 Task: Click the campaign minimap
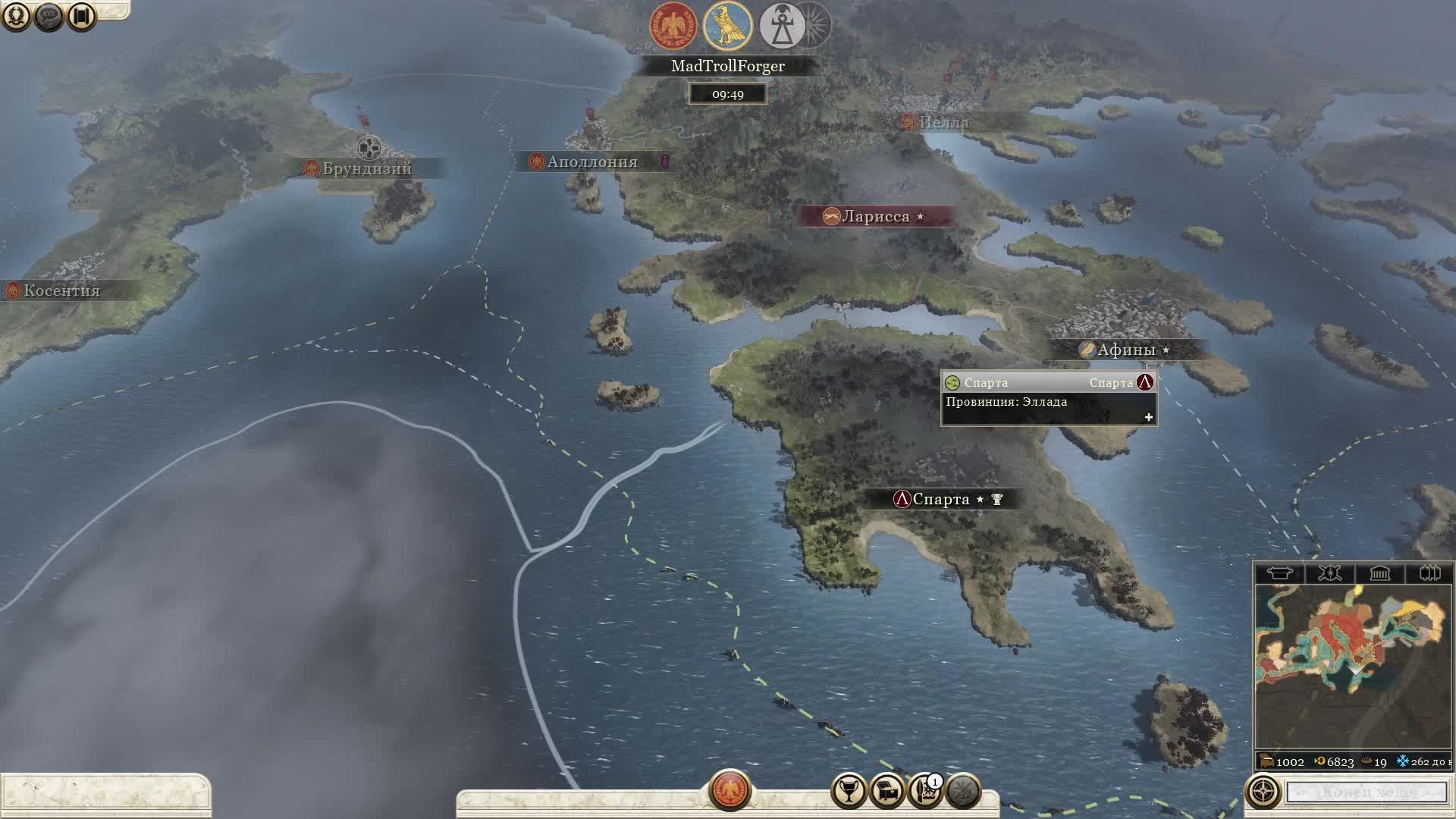tap(1352, 667)
